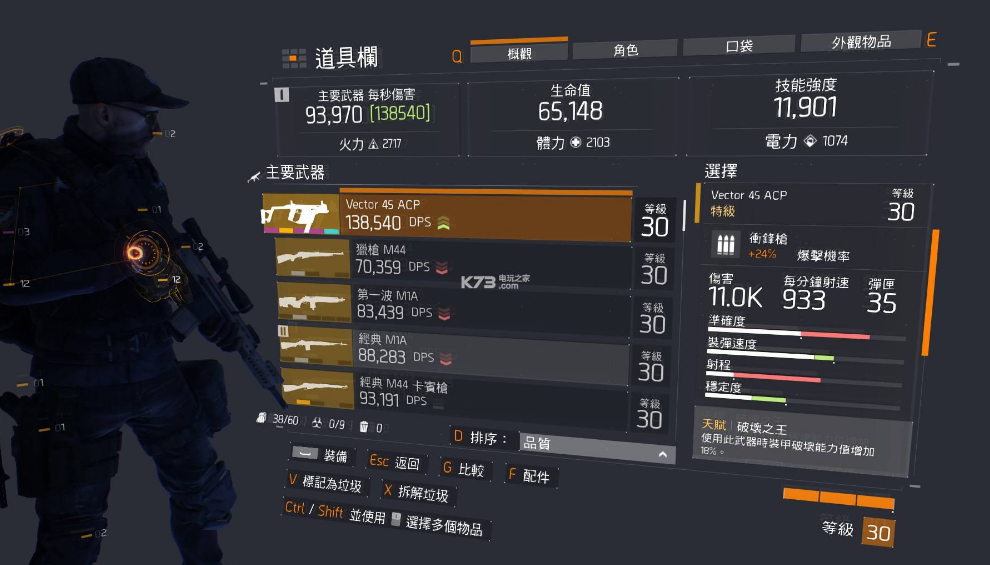Open the 外觀物品 appearance tab
The image size is (990, 565).
click(x=860, y=42)
